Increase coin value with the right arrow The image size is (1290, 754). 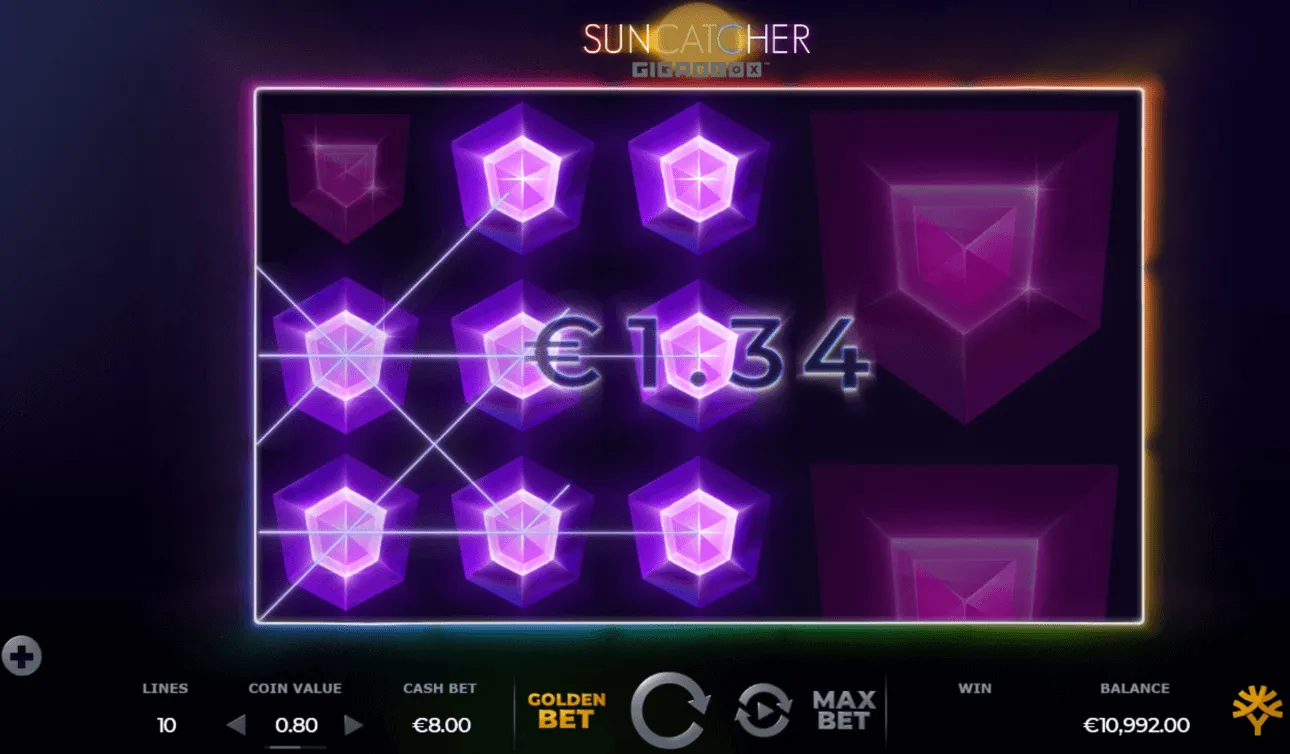pyautogui.click(x=355, y=724)
